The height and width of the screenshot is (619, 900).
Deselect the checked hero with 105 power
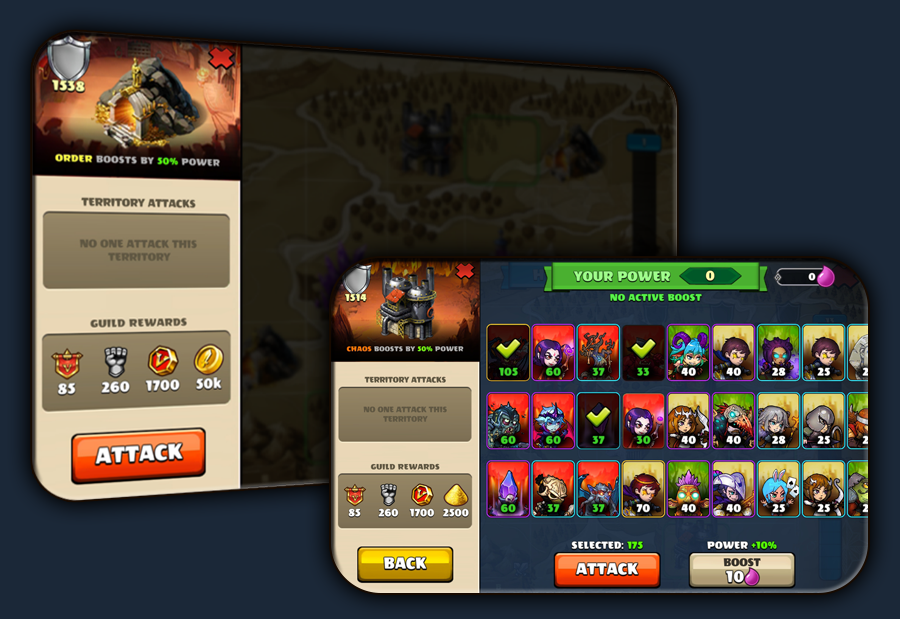508,352
